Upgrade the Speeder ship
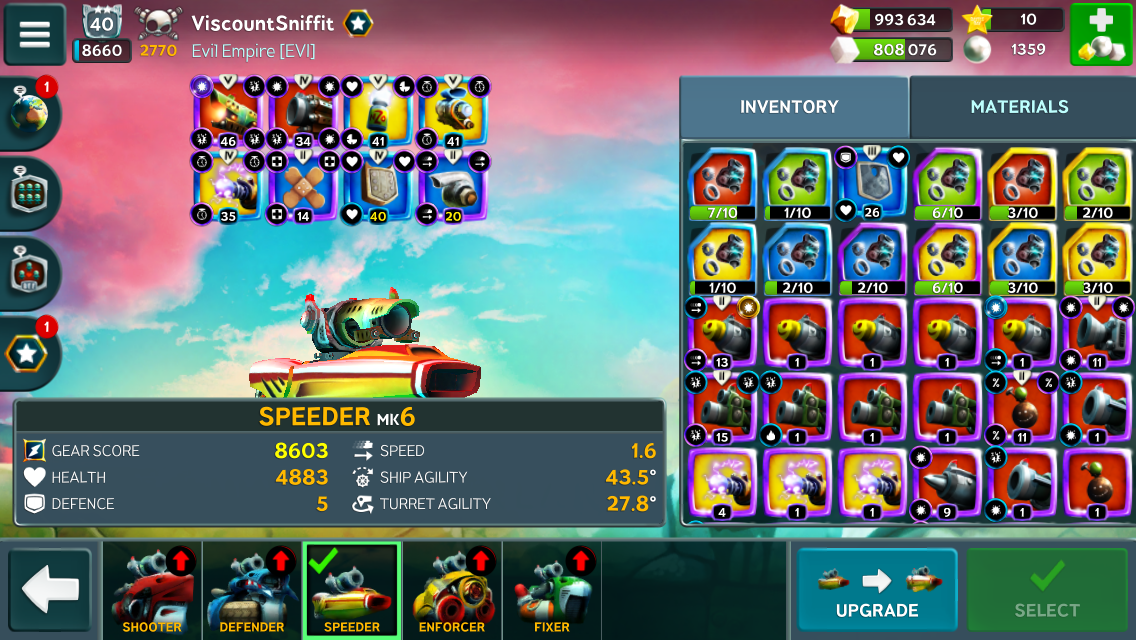The height and width of the screenshot is (640, 1136). [x=876, y=590]
